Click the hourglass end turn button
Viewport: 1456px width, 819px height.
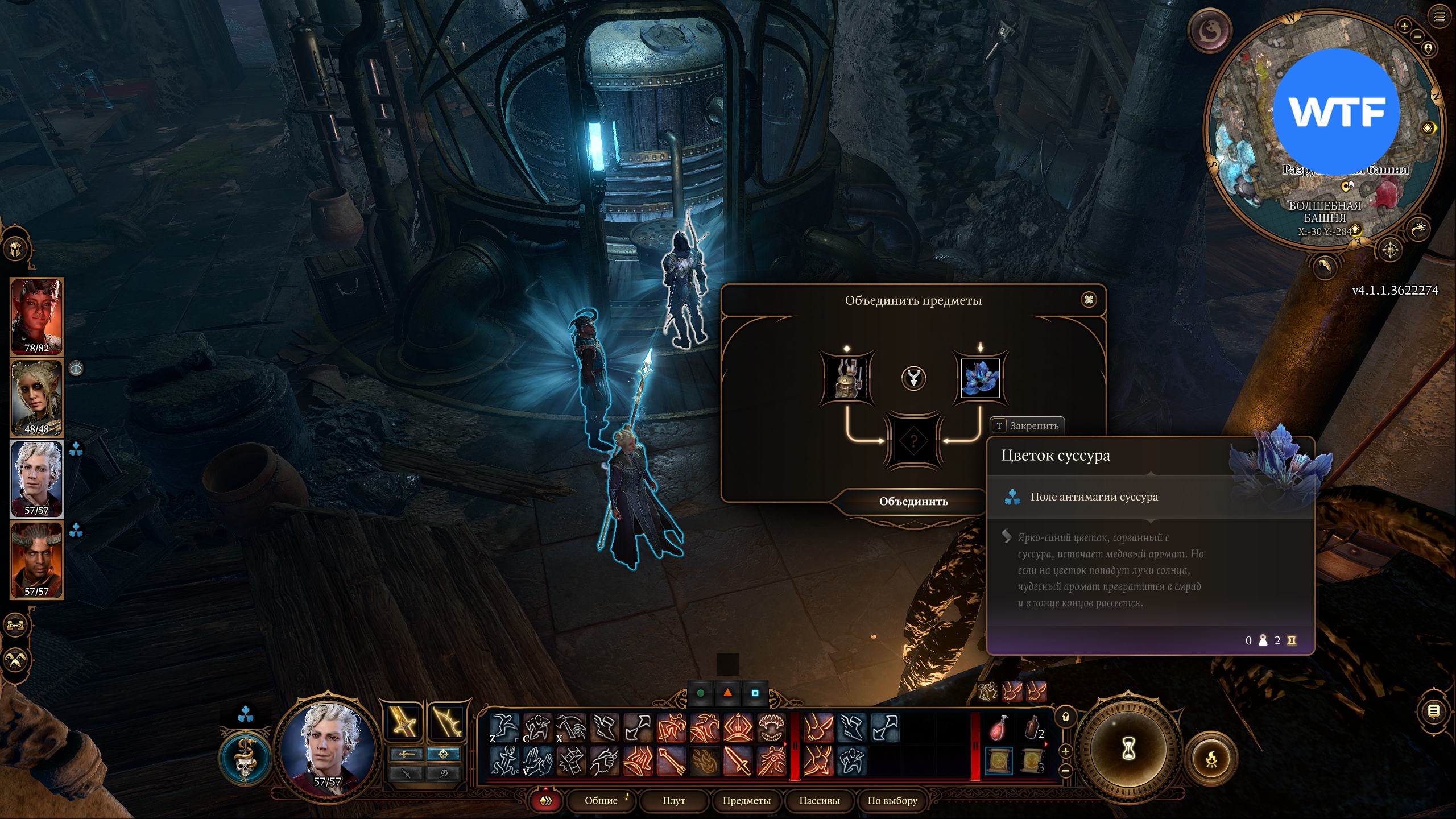(x=1128, y=750)
